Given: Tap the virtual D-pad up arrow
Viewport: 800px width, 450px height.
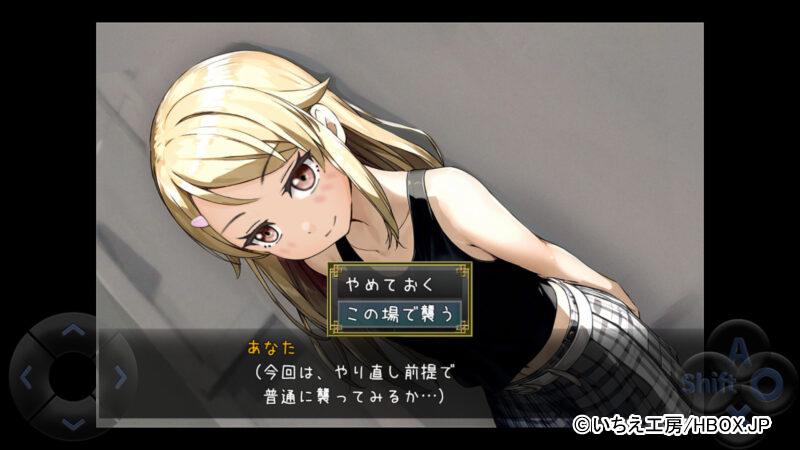Looking at the screenshot, I should pos(73,329).
